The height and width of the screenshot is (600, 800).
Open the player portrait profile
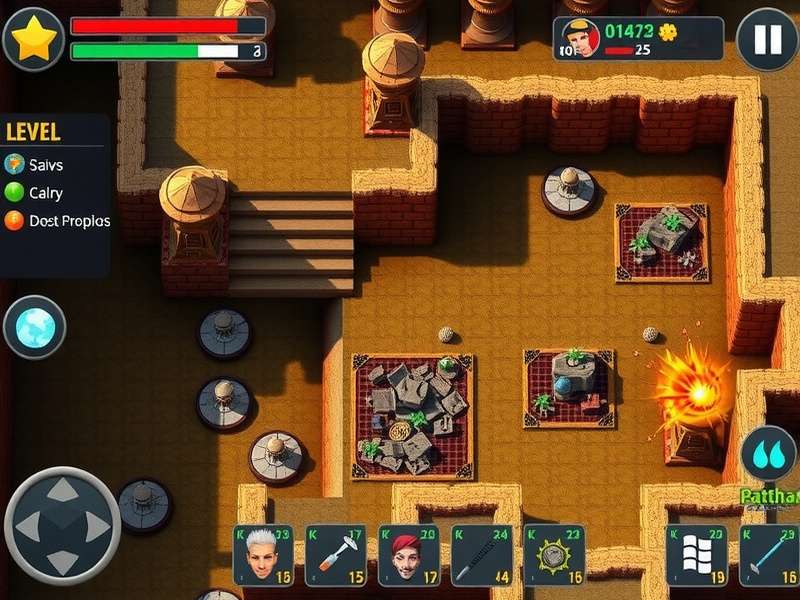pyautogui.click(x=580, y=38)
